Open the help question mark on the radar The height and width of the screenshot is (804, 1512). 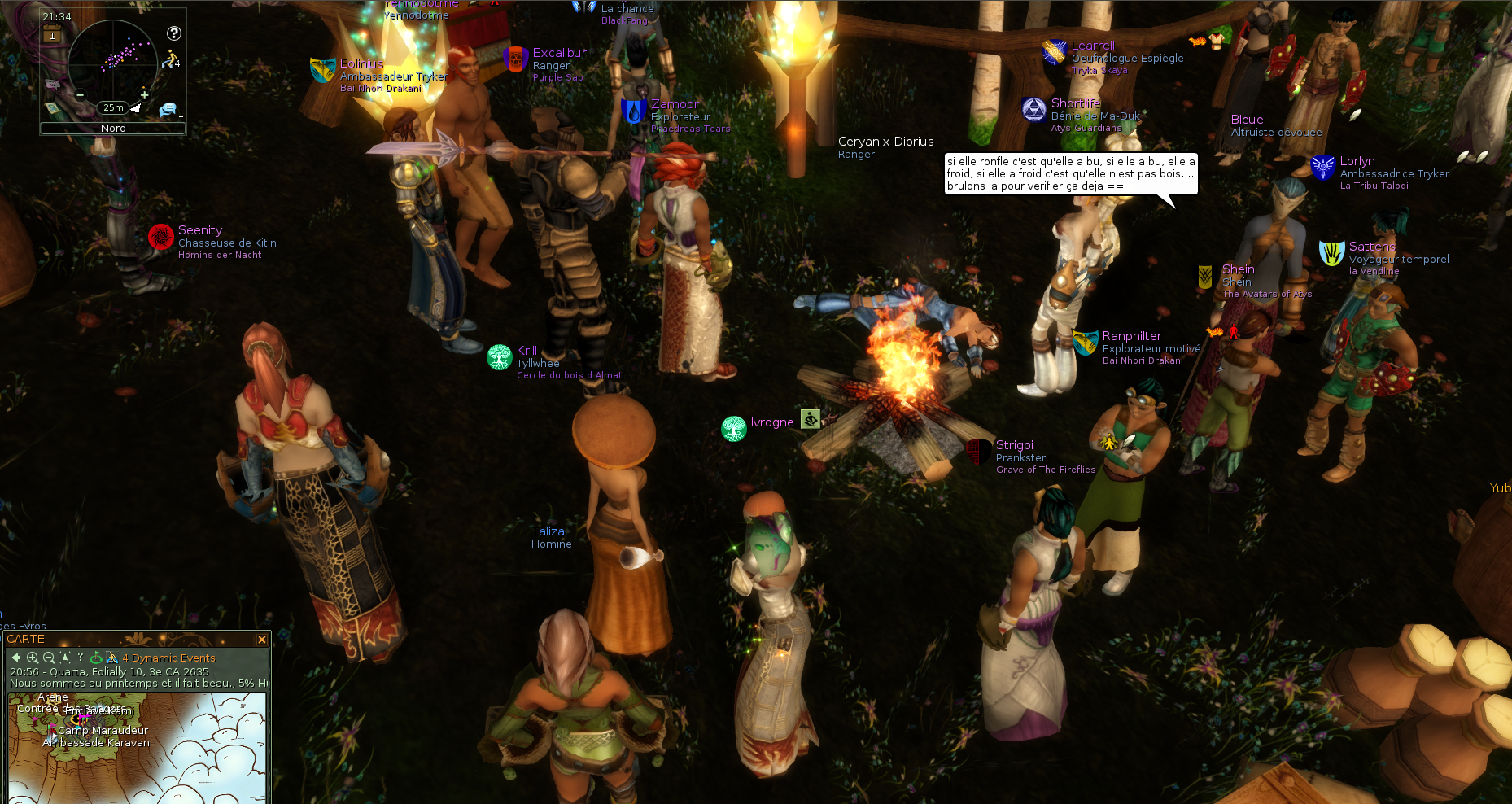[174, 33]
